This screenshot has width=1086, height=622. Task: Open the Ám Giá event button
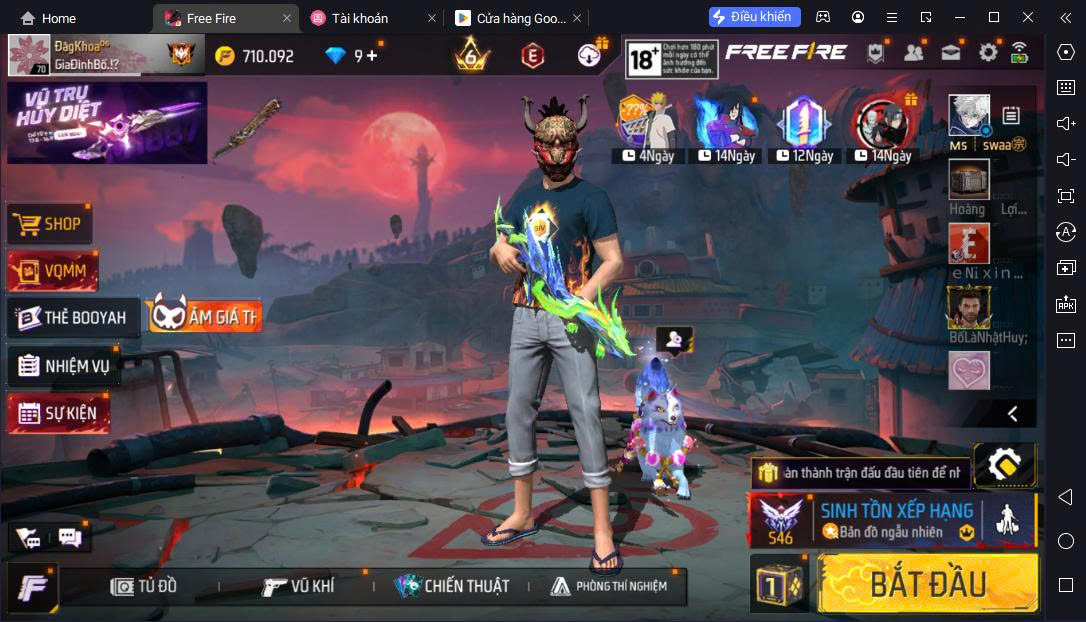pos(204,316)
